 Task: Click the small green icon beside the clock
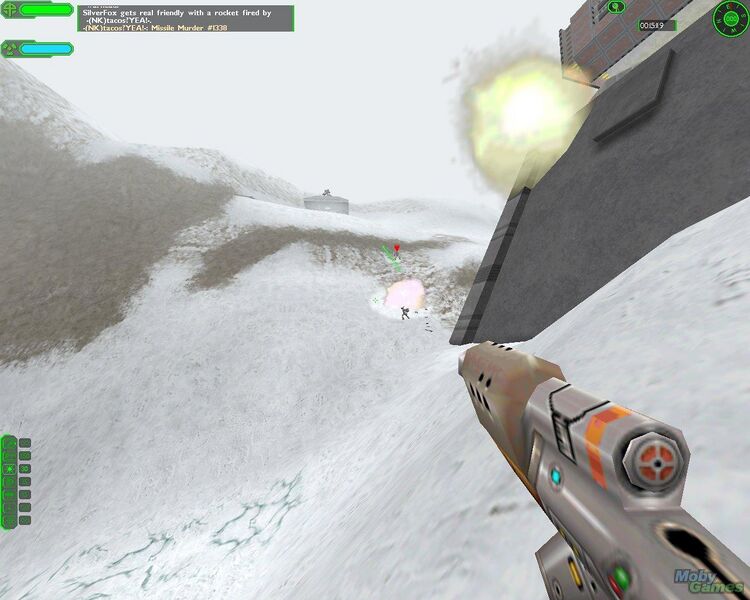pos(617,7)
